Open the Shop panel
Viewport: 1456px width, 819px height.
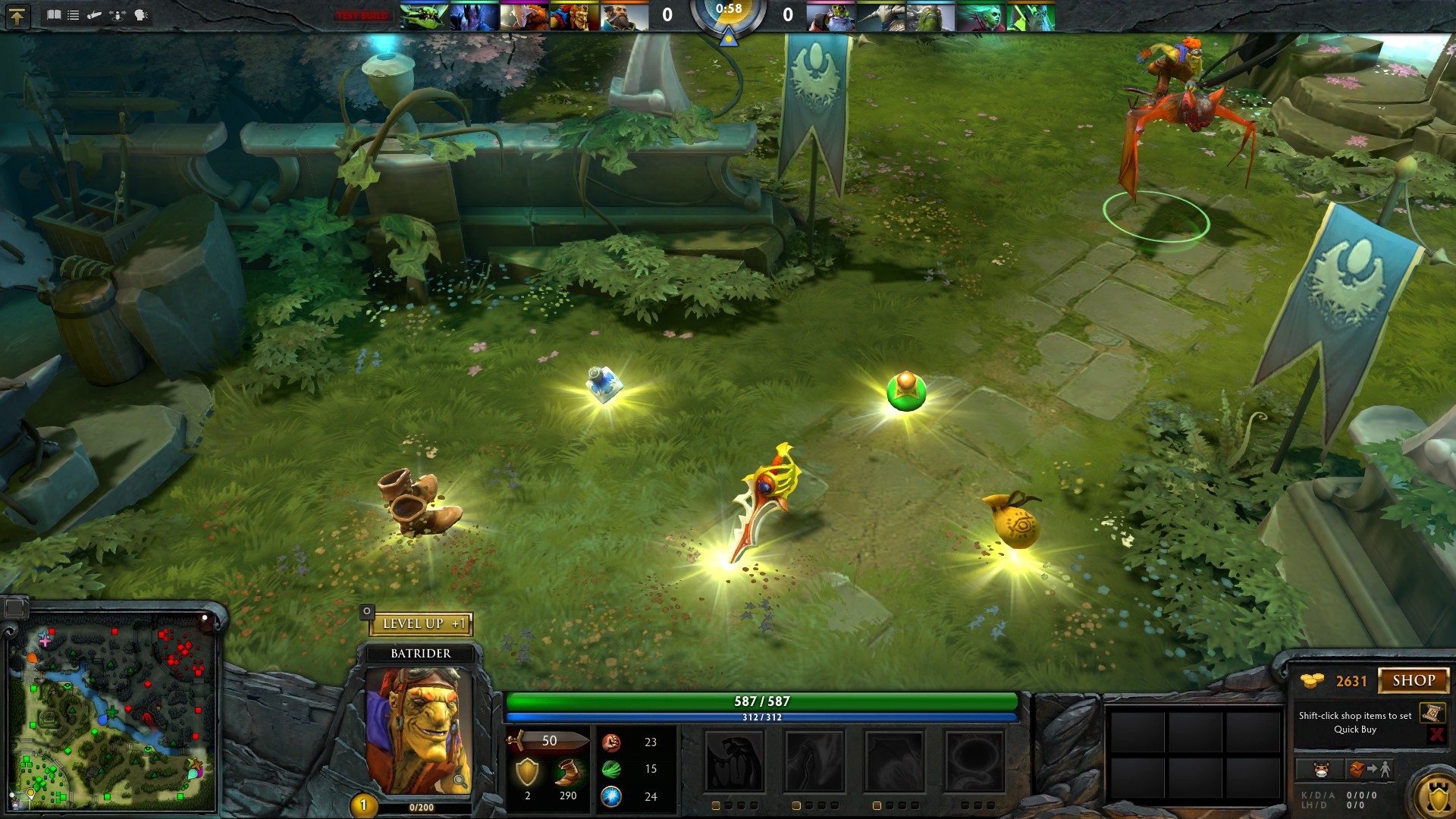coord(1413,680)
